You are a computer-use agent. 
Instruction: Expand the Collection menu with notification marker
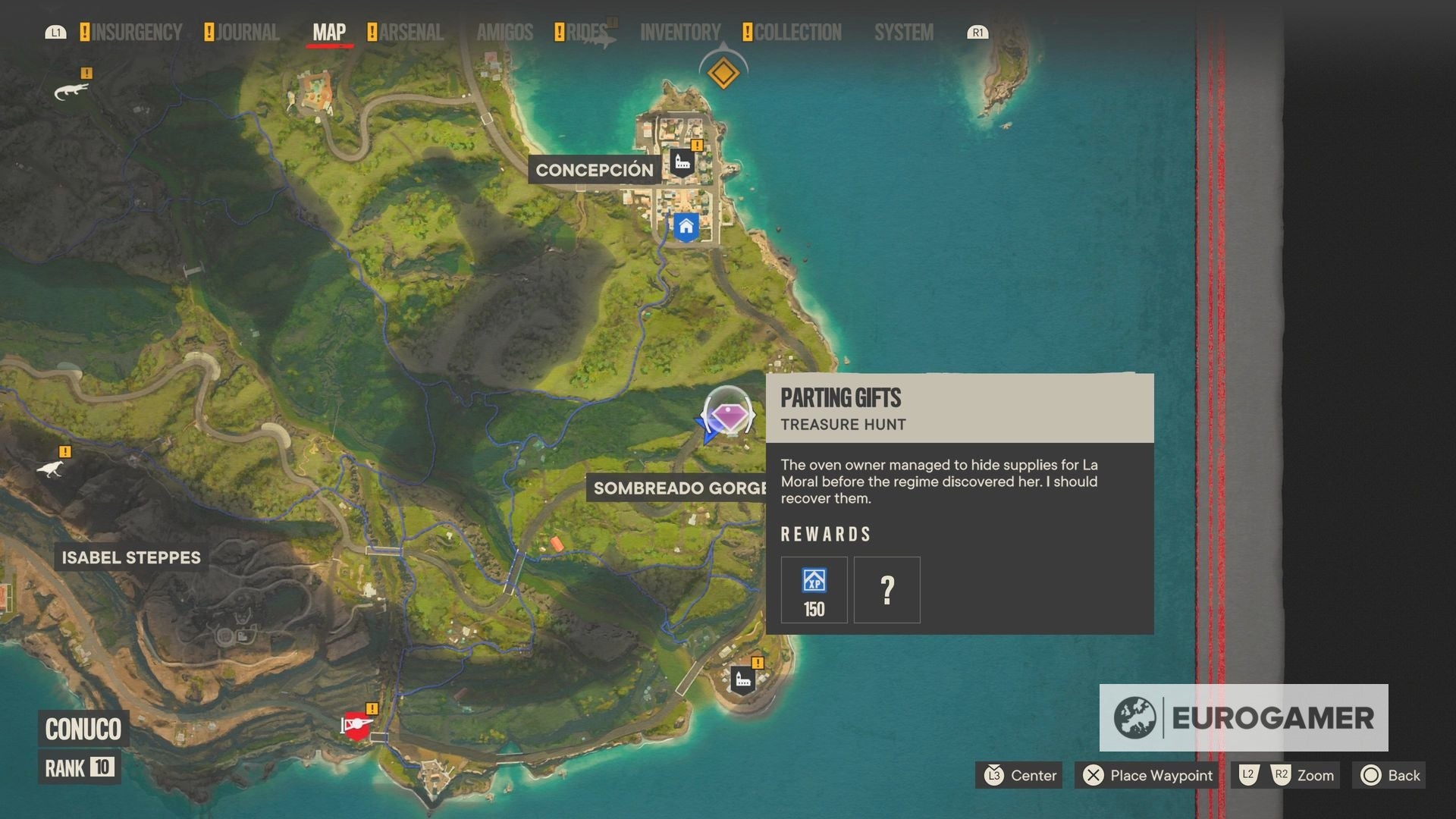(793, 33)
